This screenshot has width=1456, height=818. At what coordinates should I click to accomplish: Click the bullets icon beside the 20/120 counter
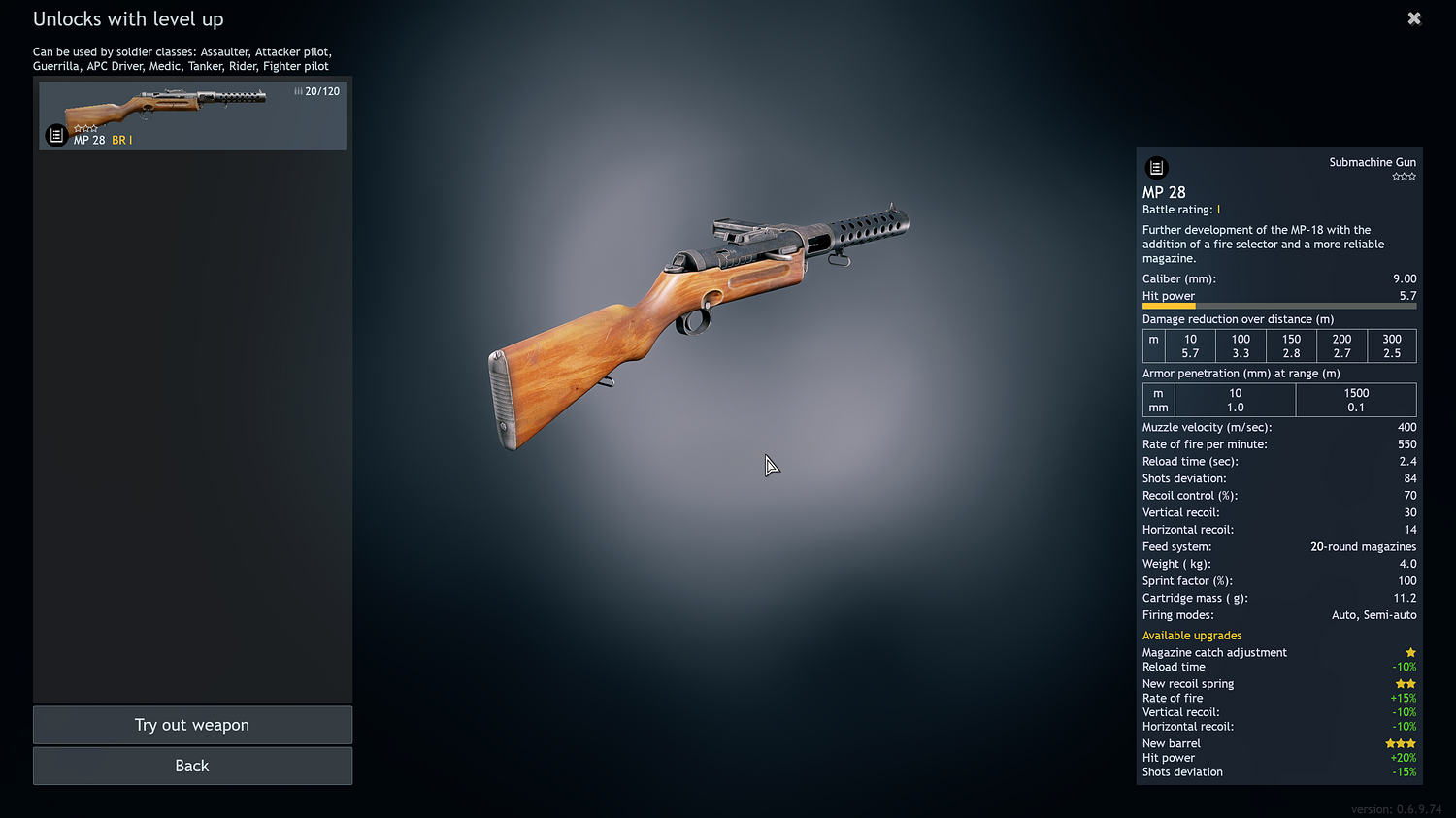[297, 90]
